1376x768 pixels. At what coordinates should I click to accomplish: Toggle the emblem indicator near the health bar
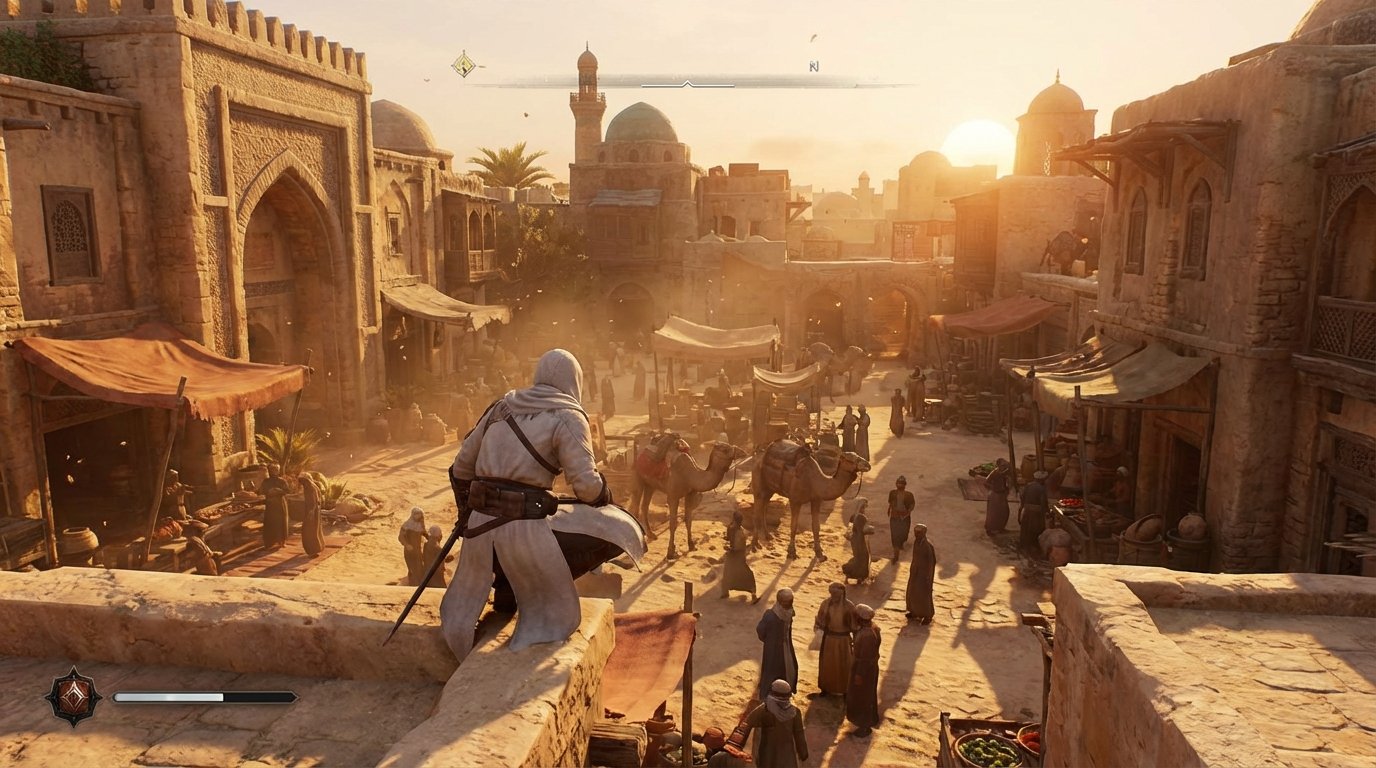[73, 697]
